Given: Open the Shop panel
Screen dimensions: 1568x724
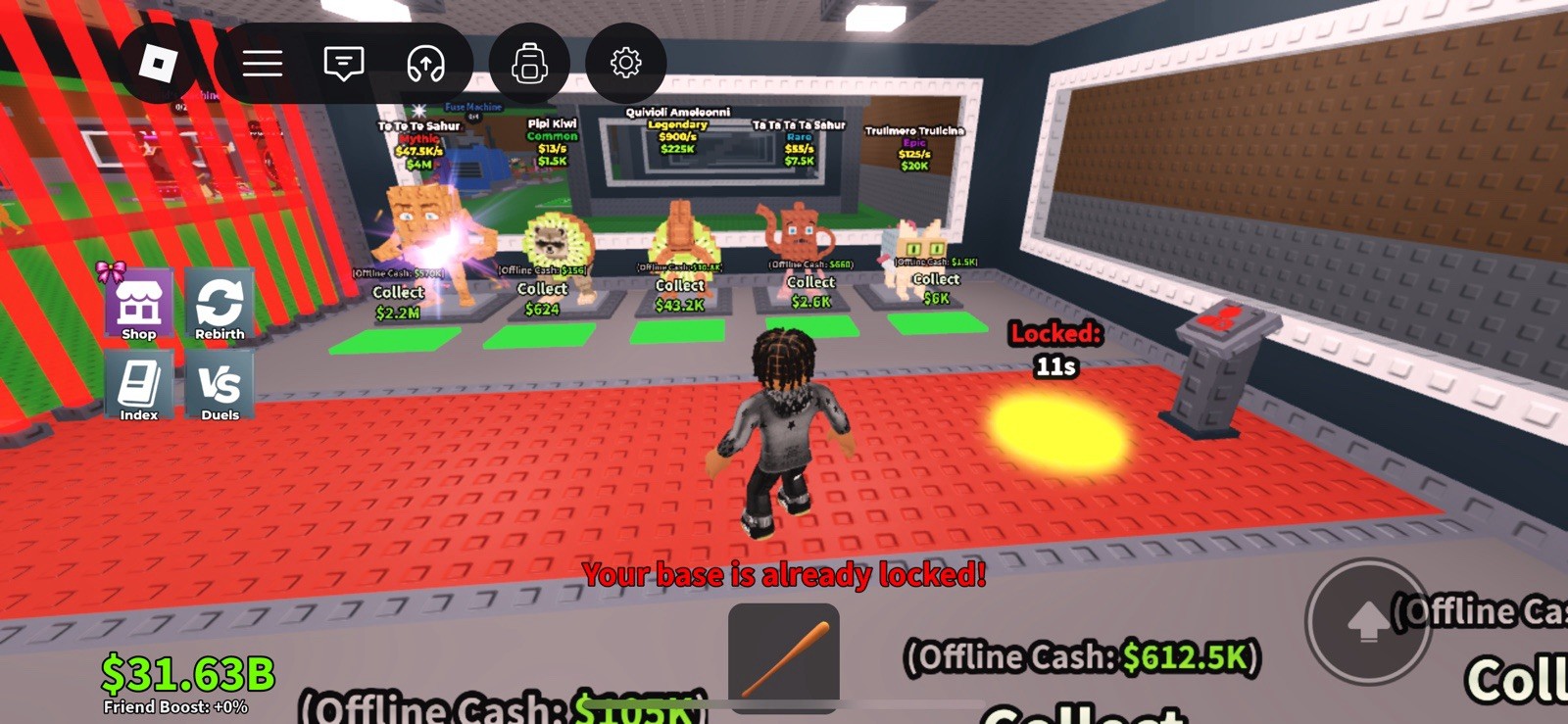Looking at the screenshot, I should pos(137,304).
